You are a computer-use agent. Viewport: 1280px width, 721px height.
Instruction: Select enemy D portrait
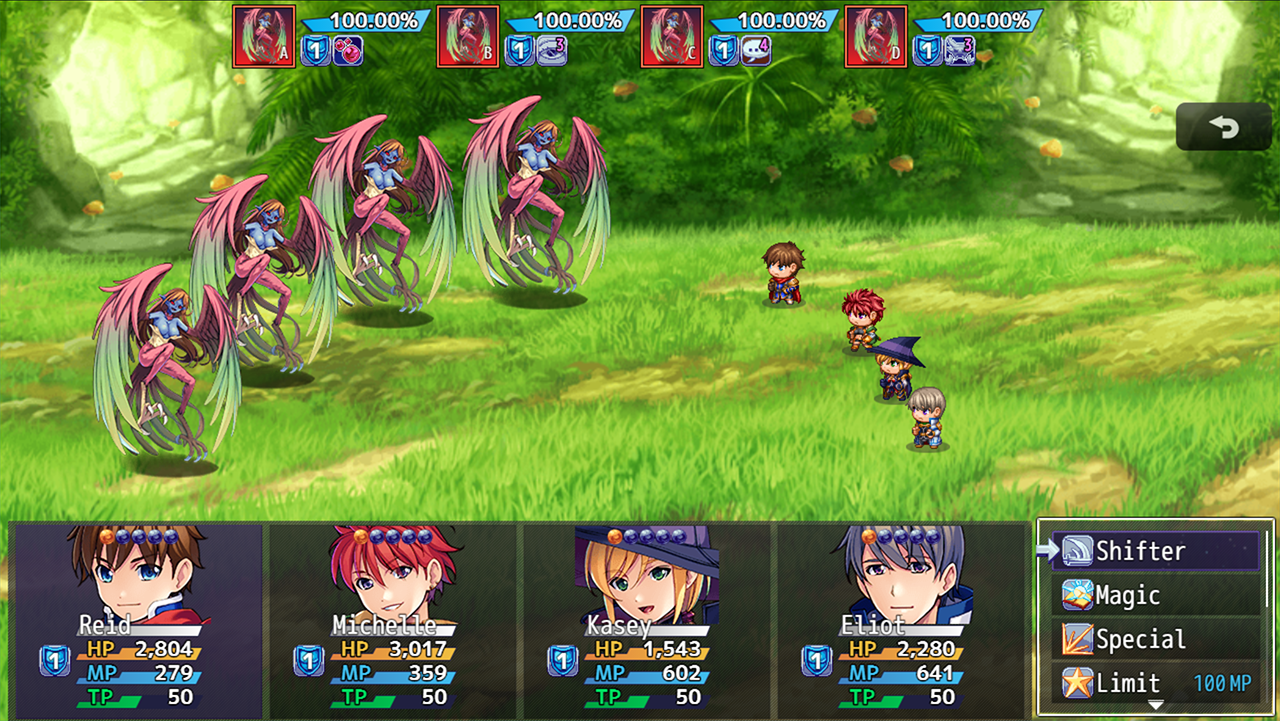pos(876,37)
